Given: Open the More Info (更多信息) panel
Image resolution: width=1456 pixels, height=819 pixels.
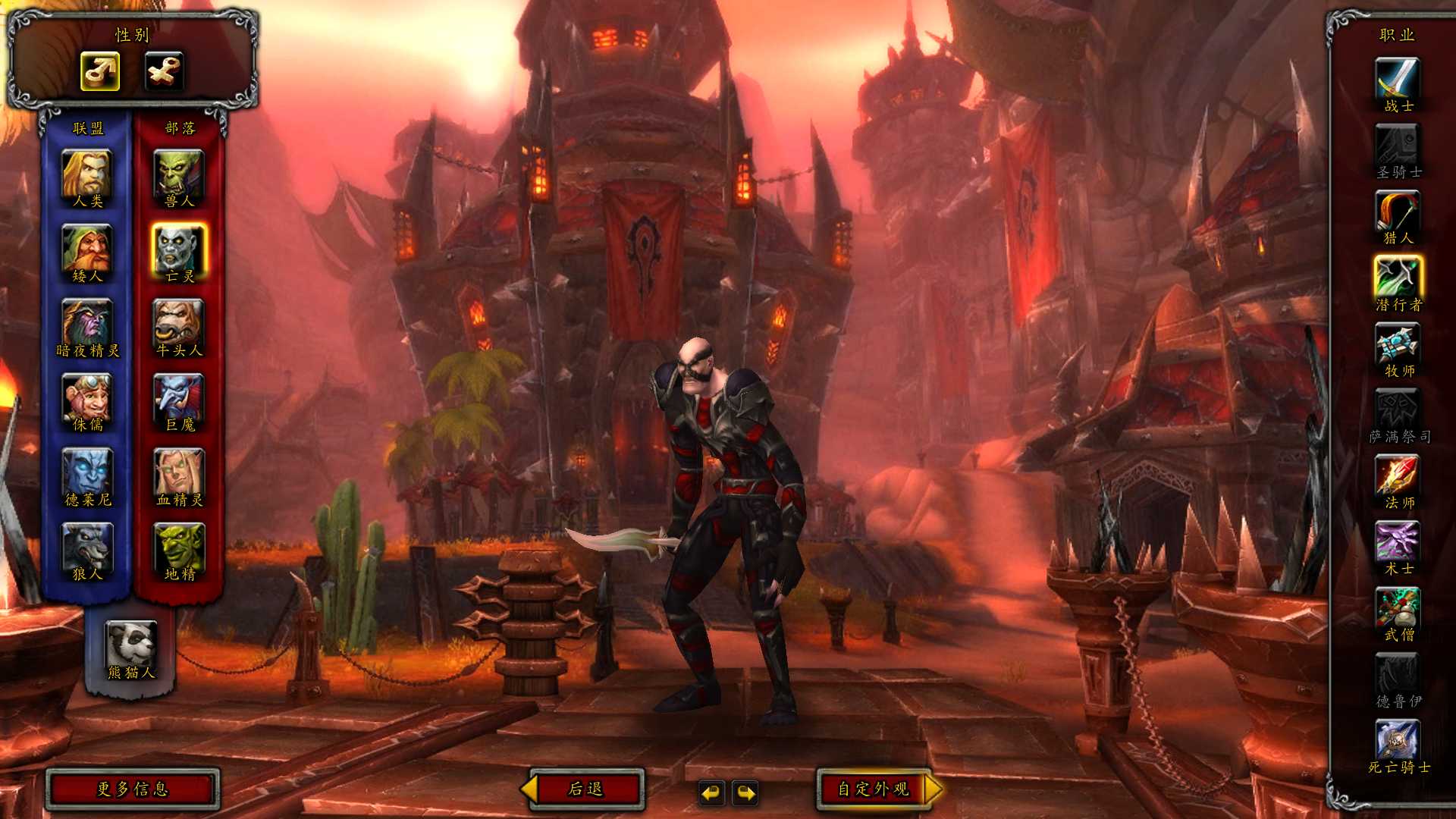Looking at the screenshot, I should (x=132, y=789).
